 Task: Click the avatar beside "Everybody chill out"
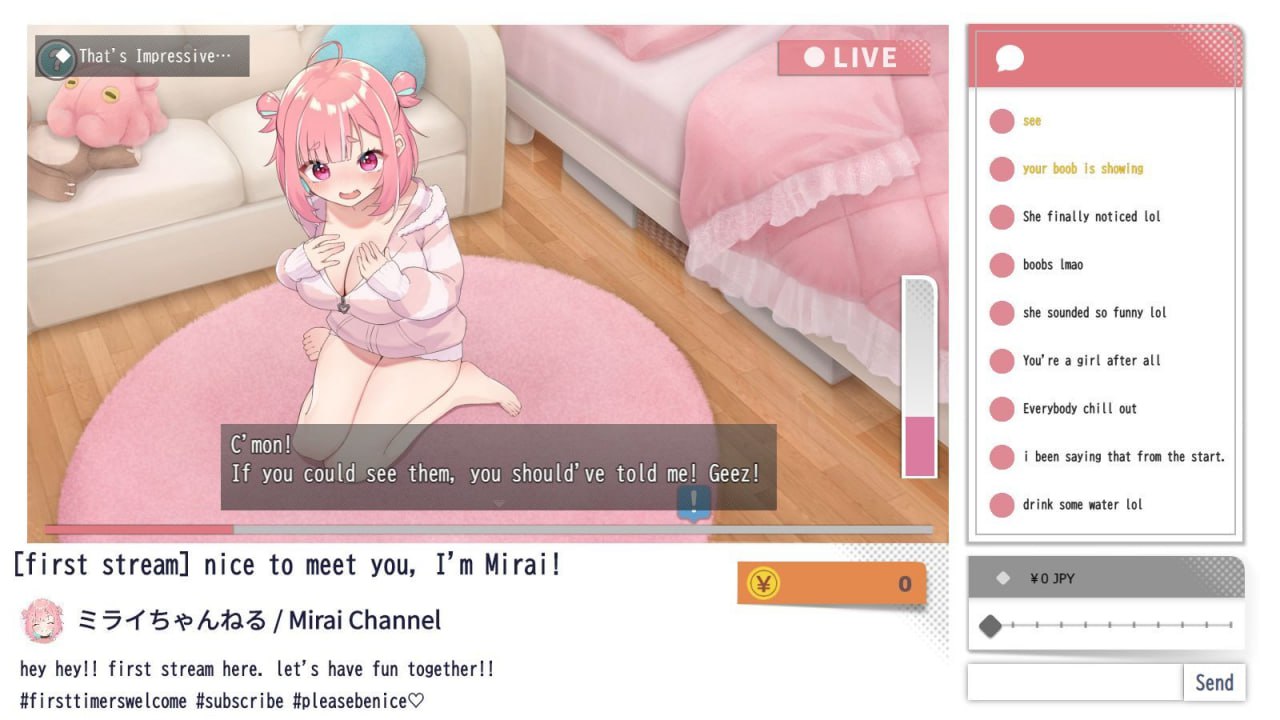coord(1002,409)
